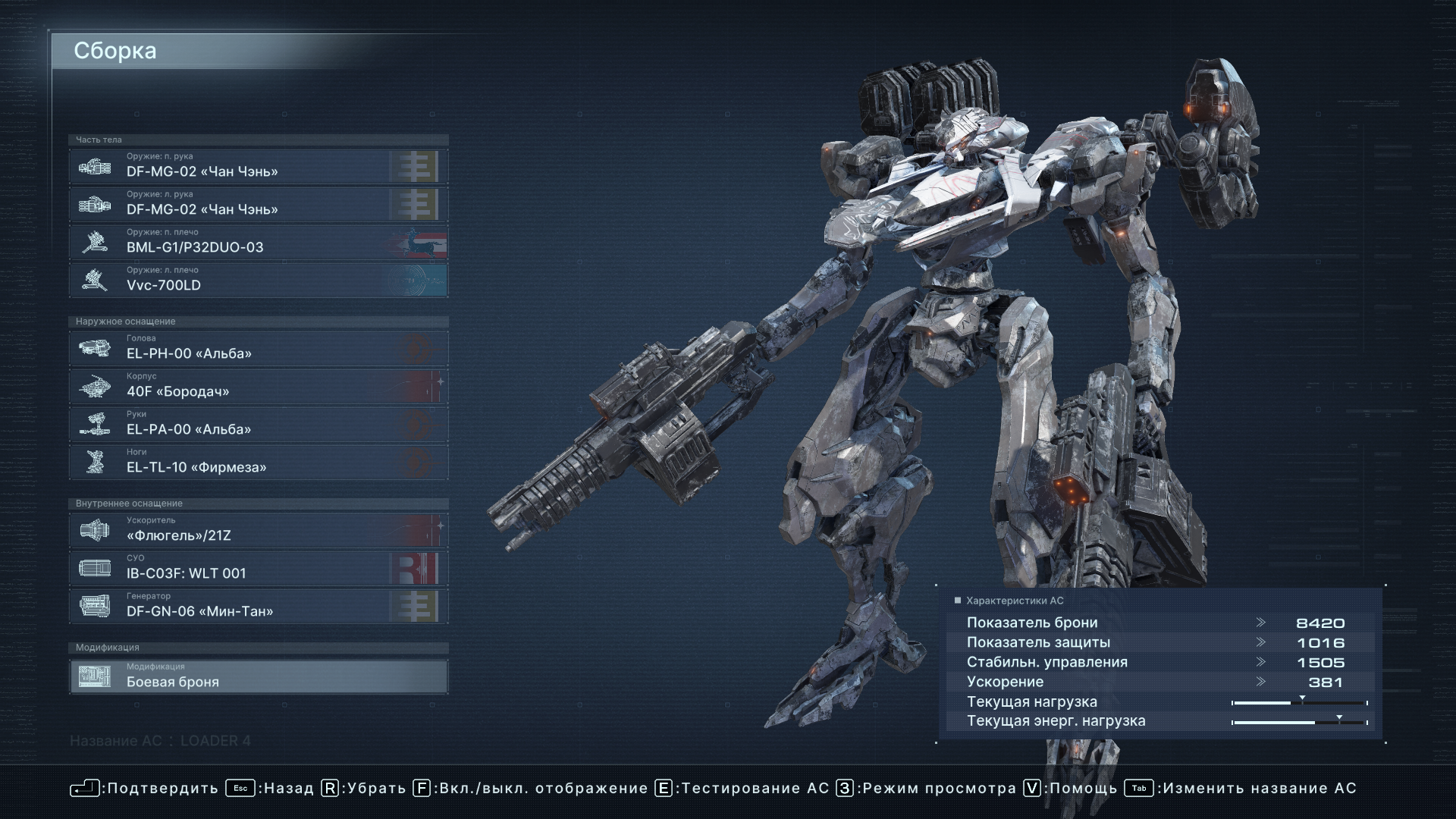Select the EL-PH-00 «Альба» head part

[258, 348]
